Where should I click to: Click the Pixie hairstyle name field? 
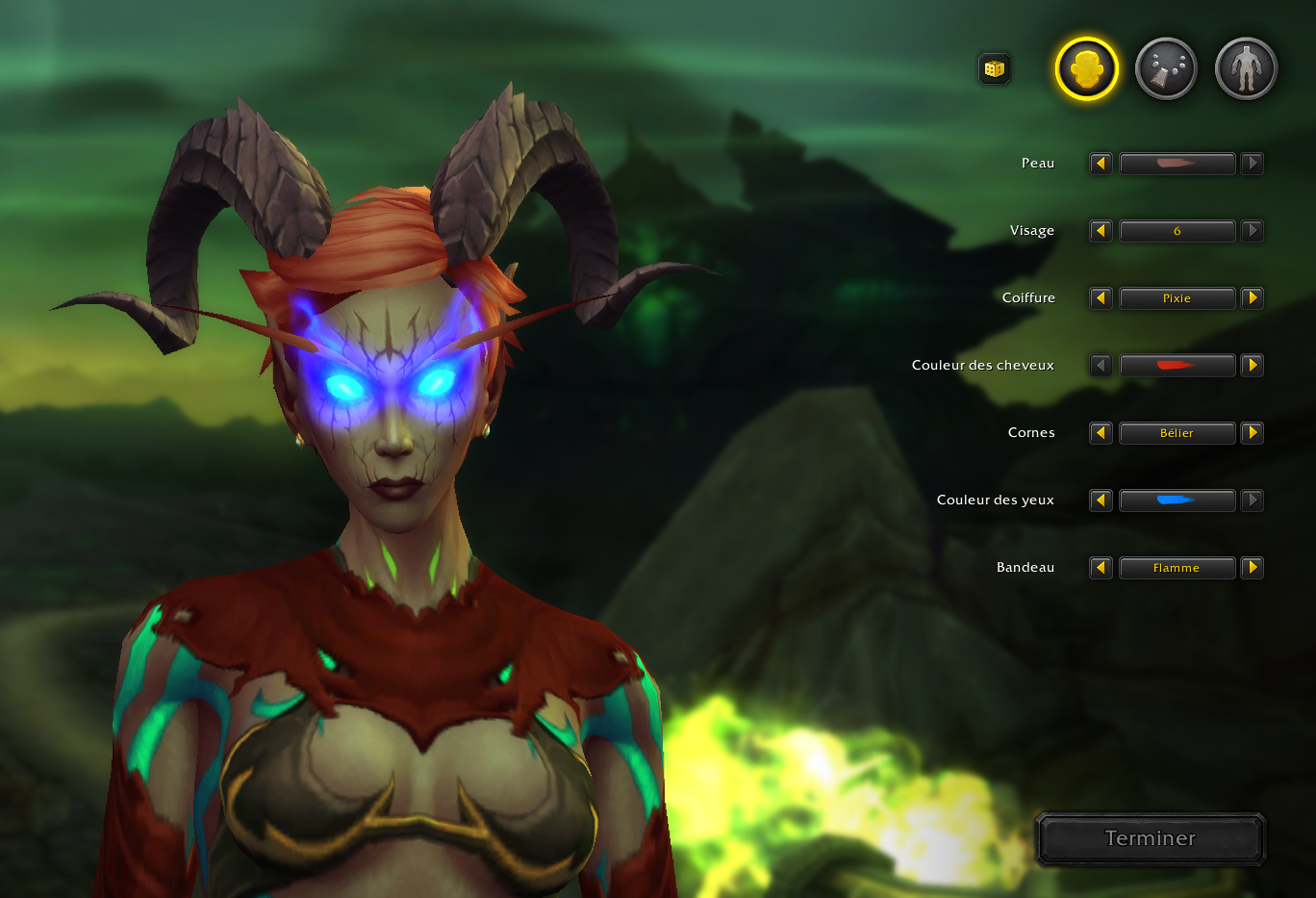tap(1177, 298)
